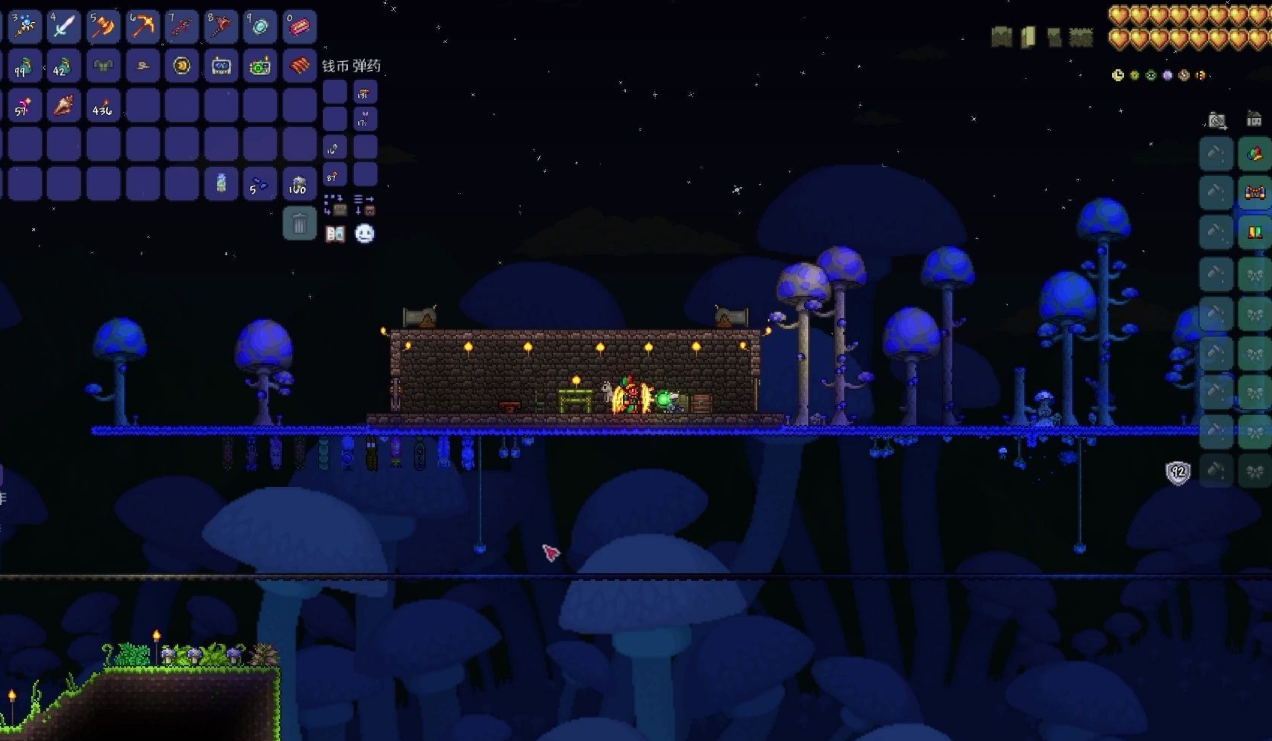Select the sword in hotbar slot 4
Screen dimensions: 1272x741
pyautogui.click(x=64, y=27)
